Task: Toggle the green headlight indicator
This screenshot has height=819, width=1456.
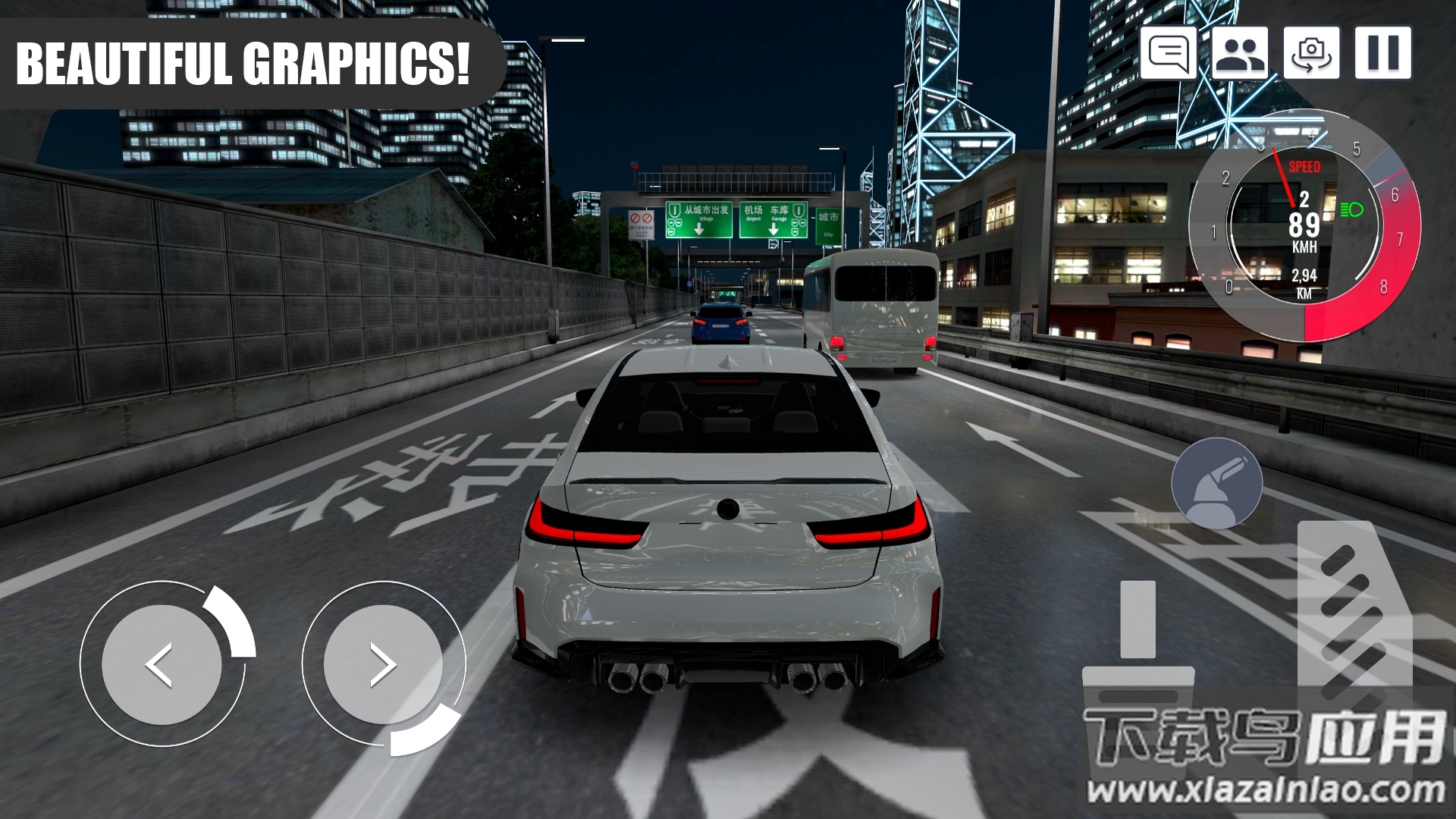Action: 1351,210
